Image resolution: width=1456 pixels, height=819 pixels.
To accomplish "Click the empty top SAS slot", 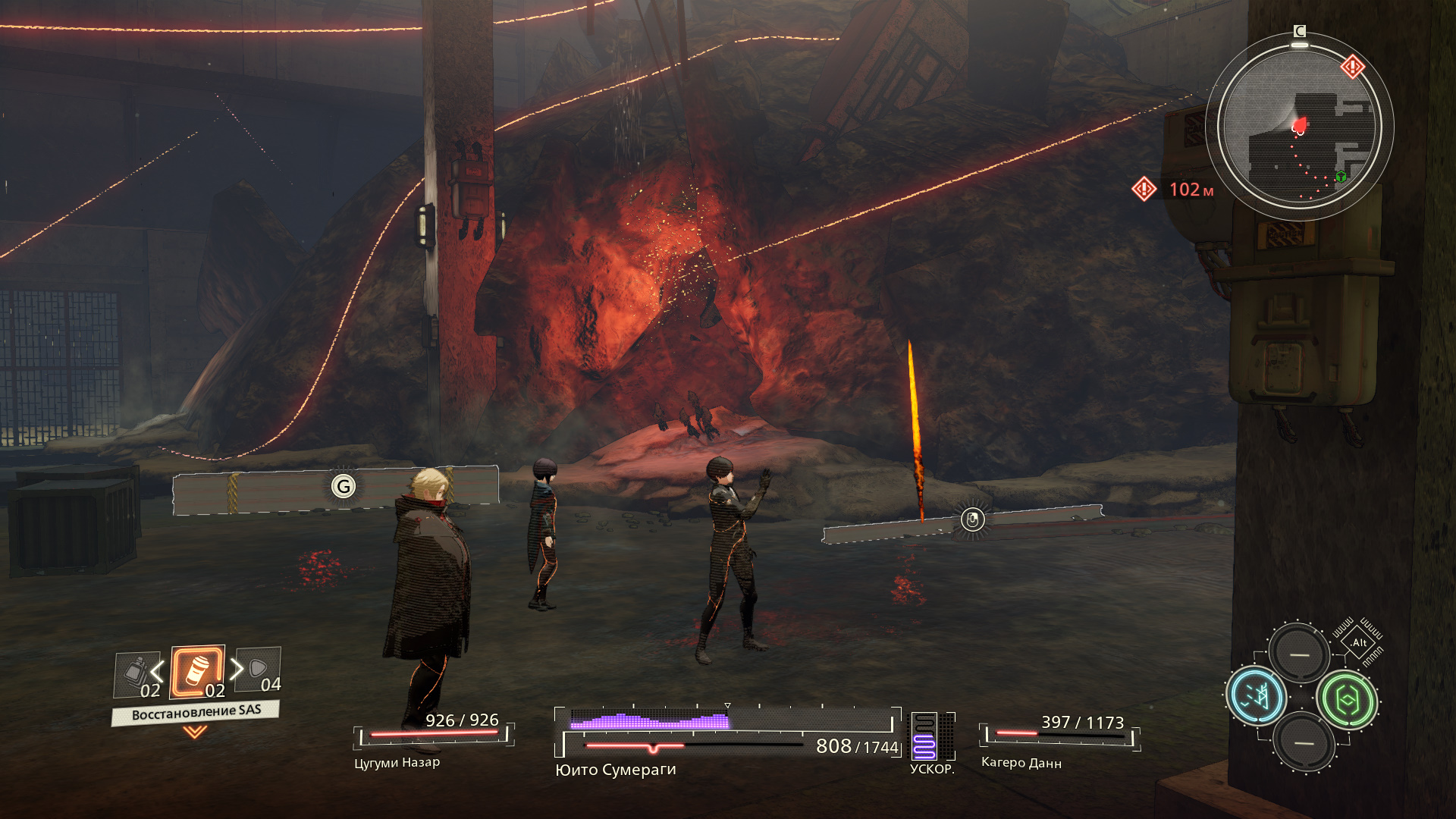I will 1299,654.
